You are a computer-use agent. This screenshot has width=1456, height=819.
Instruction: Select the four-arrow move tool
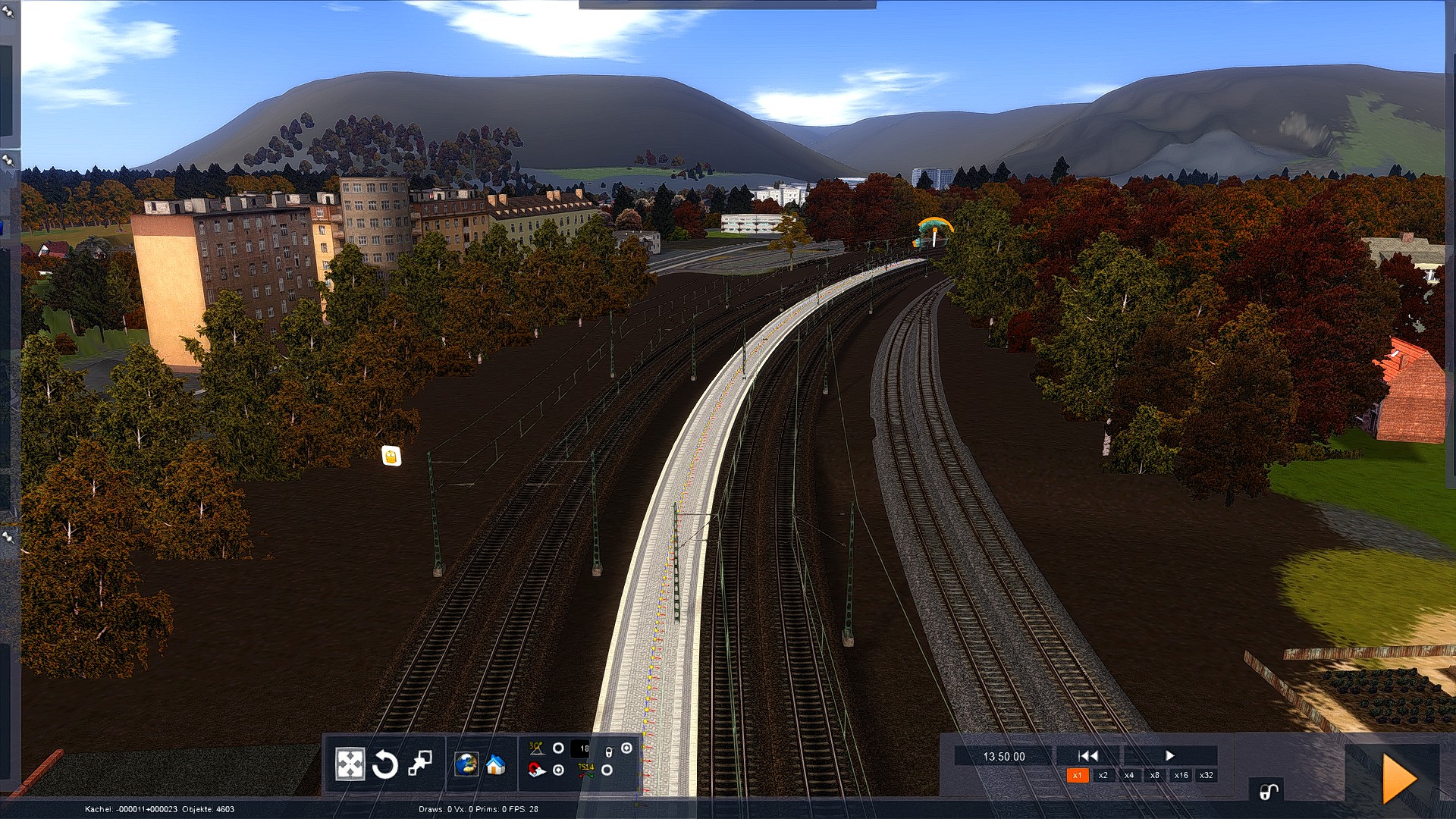pos(350,764)
